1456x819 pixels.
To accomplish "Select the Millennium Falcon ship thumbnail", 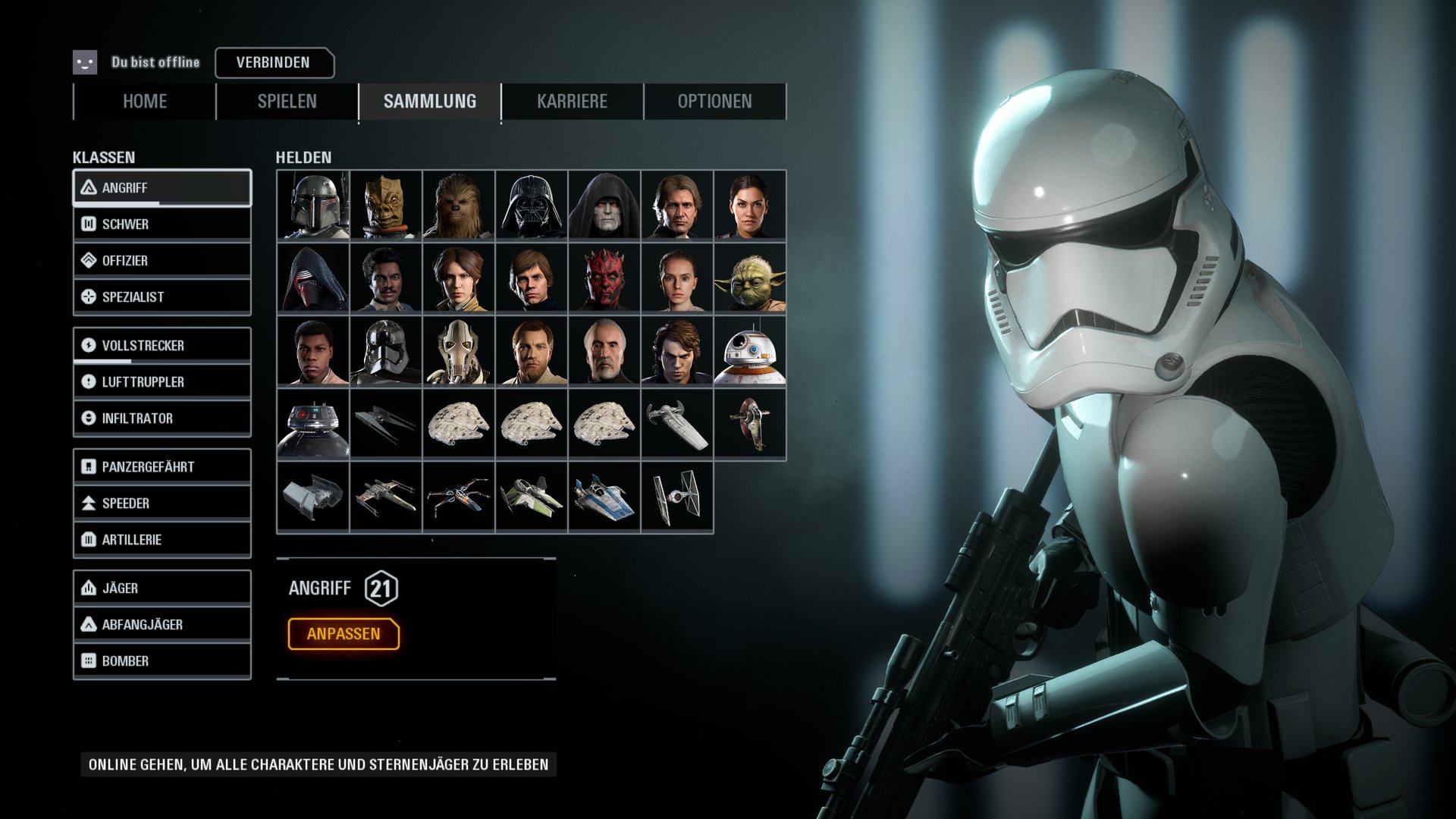I will (x=457, y=424).
